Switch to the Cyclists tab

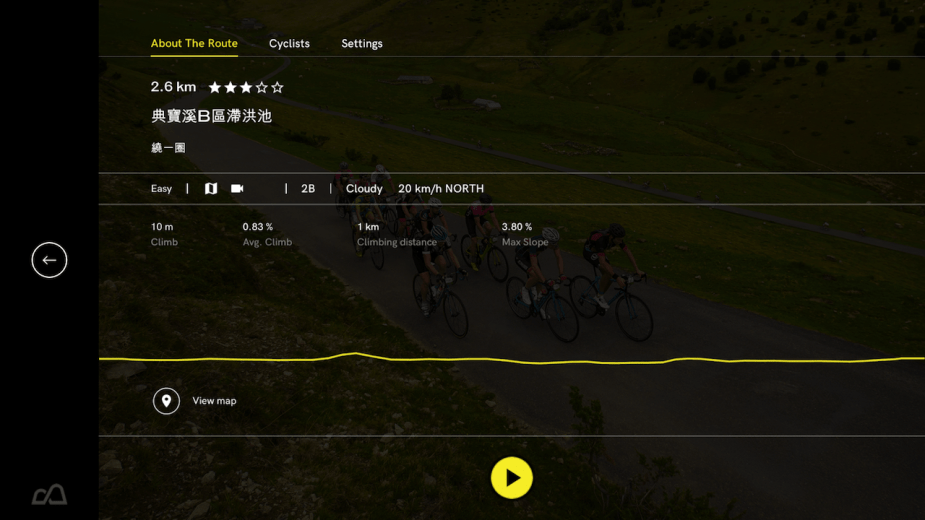[289, 44]
